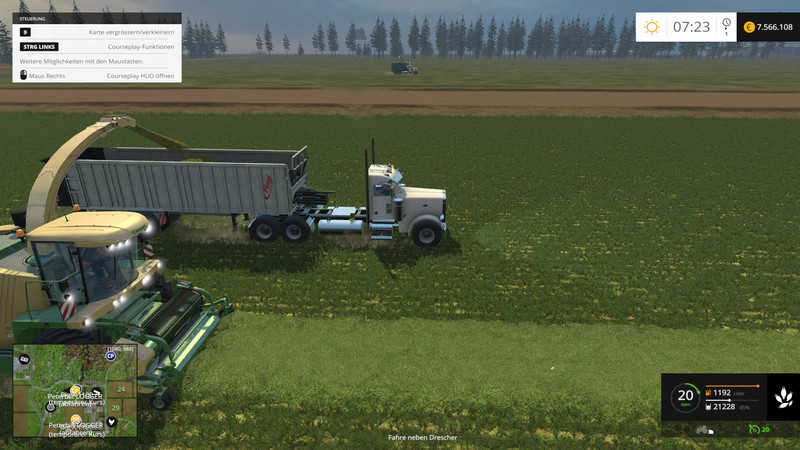800x450 pixels.
Task: Click the euro coin money icon
Action: tap(749, 27)
